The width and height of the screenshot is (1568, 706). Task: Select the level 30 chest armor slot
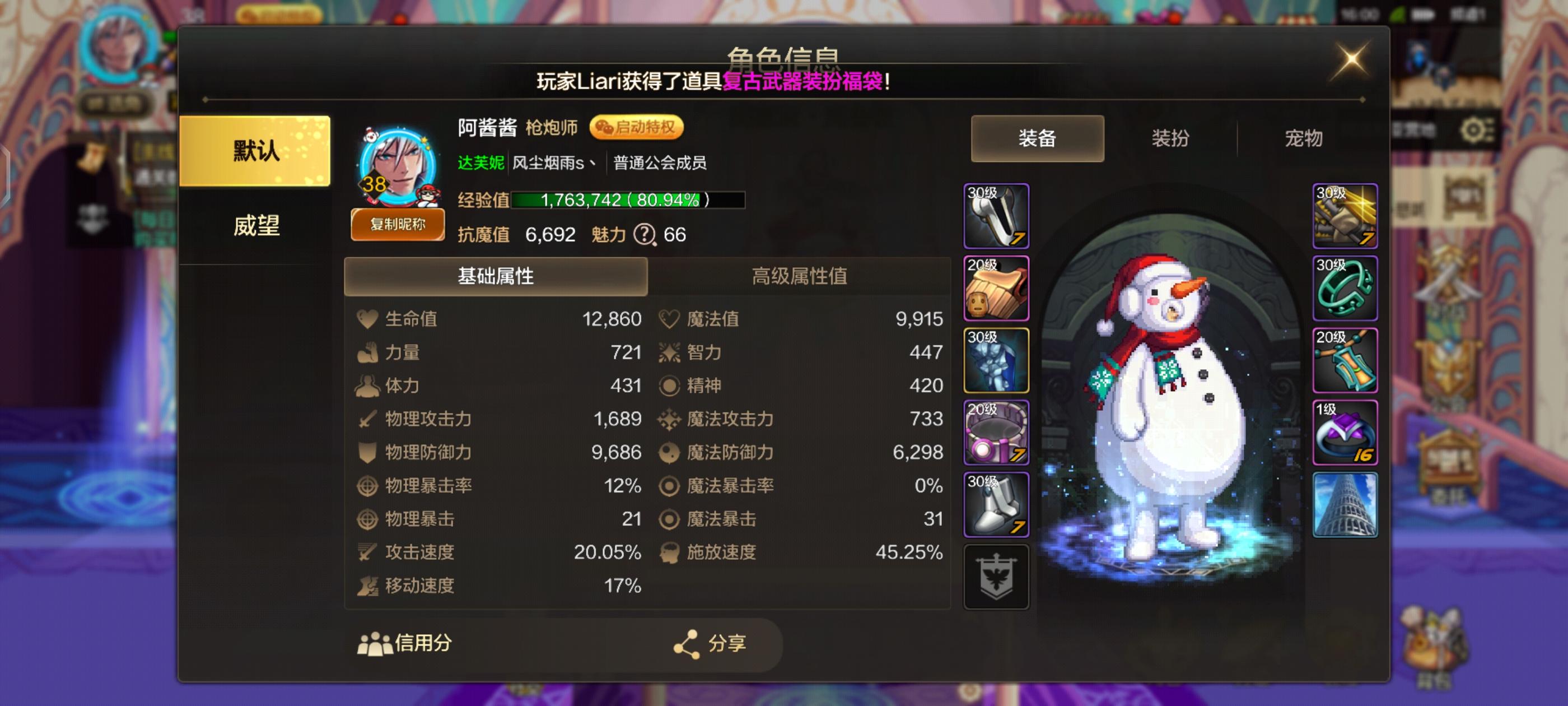coord(996,359)
